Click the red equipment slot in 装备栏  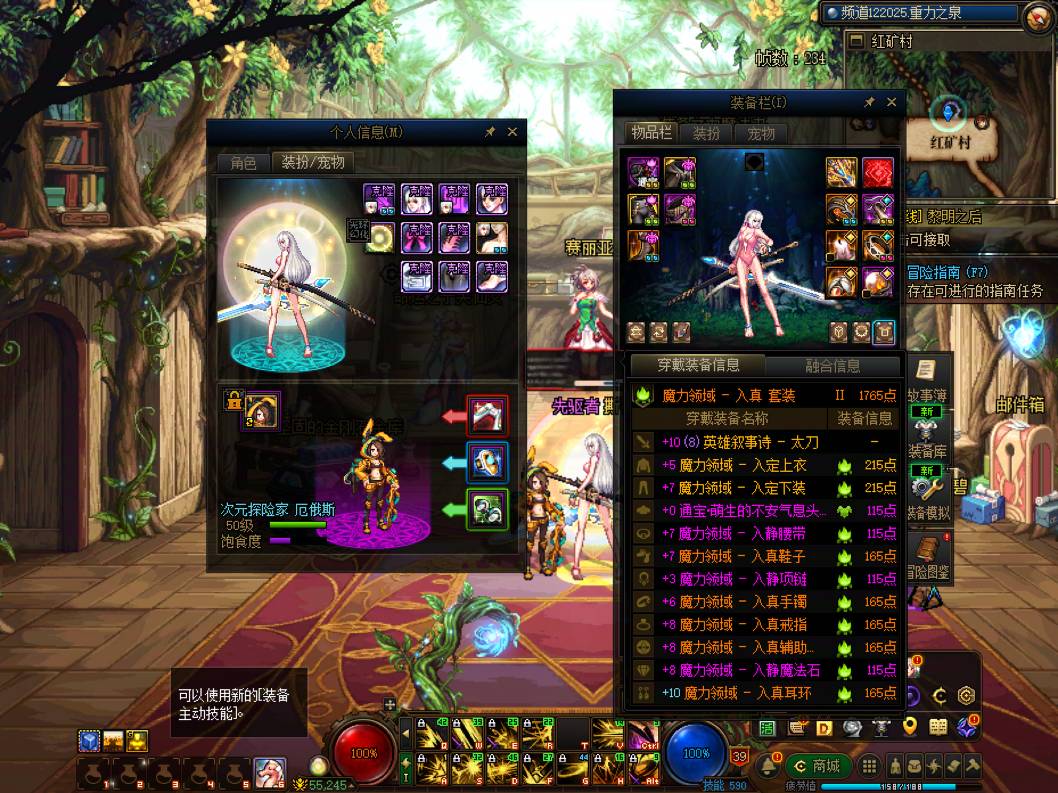878,173
